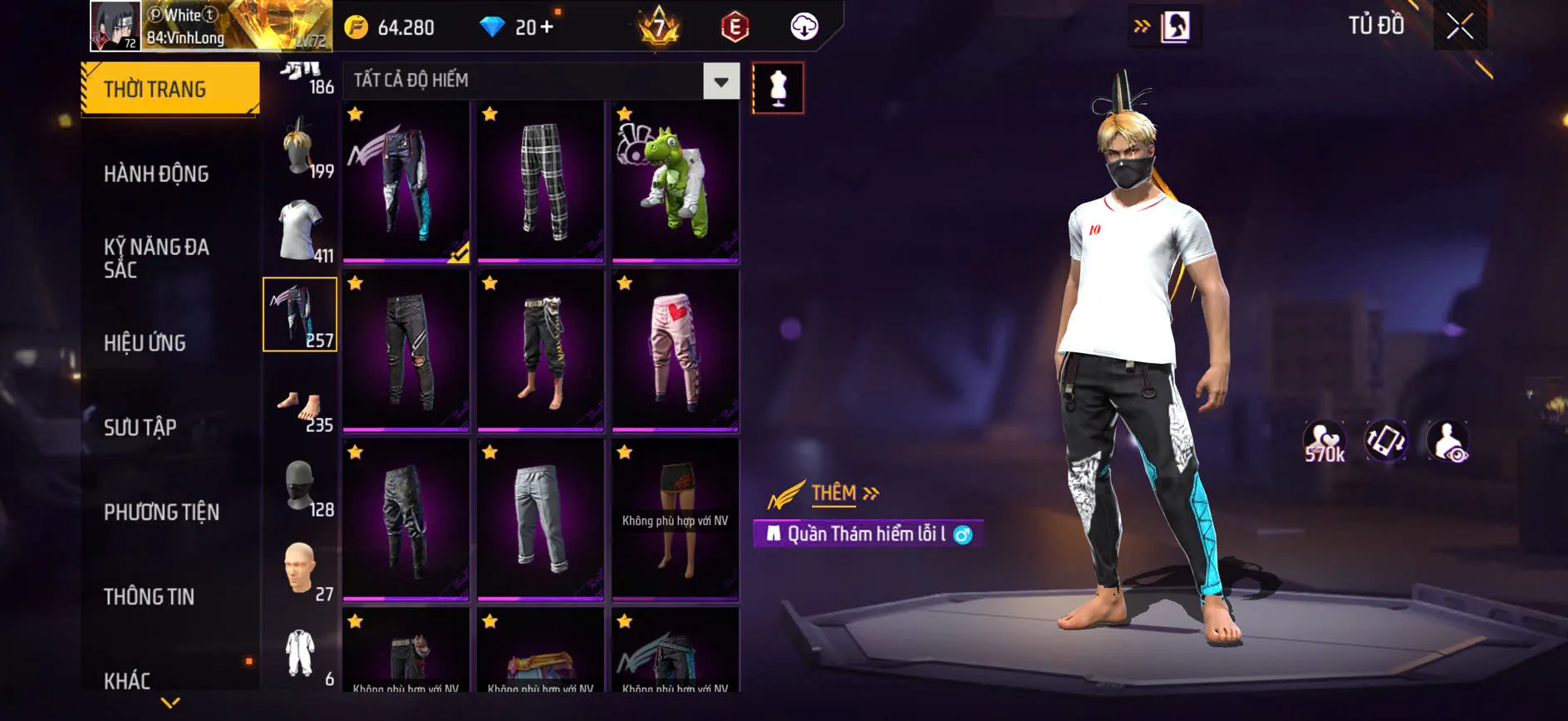
Task: Select the Kỹ Năng Đa Sắc tab
Action: 156,257
